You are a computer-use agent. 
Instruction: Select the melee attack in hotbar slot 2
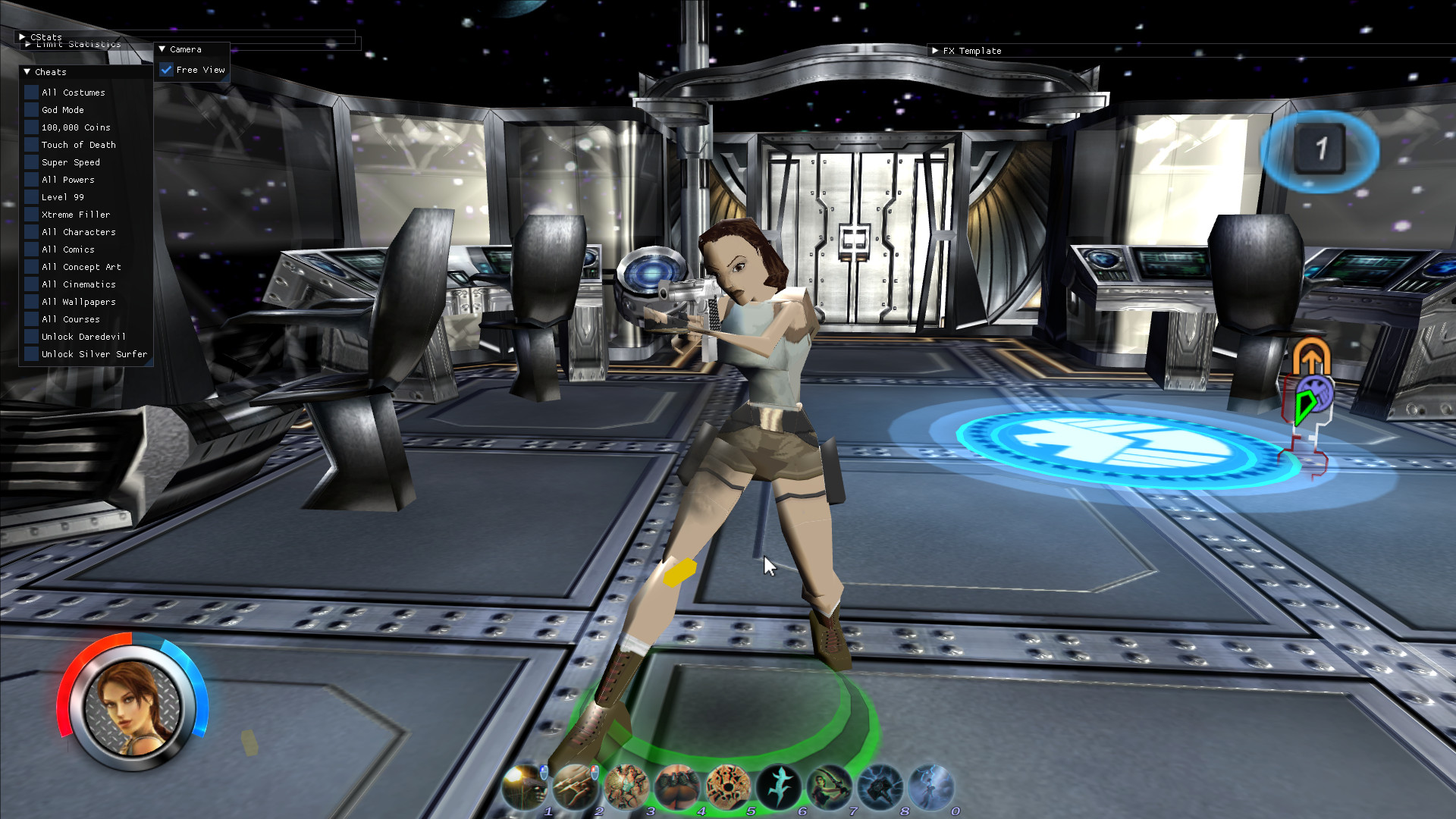click(575, 785)
